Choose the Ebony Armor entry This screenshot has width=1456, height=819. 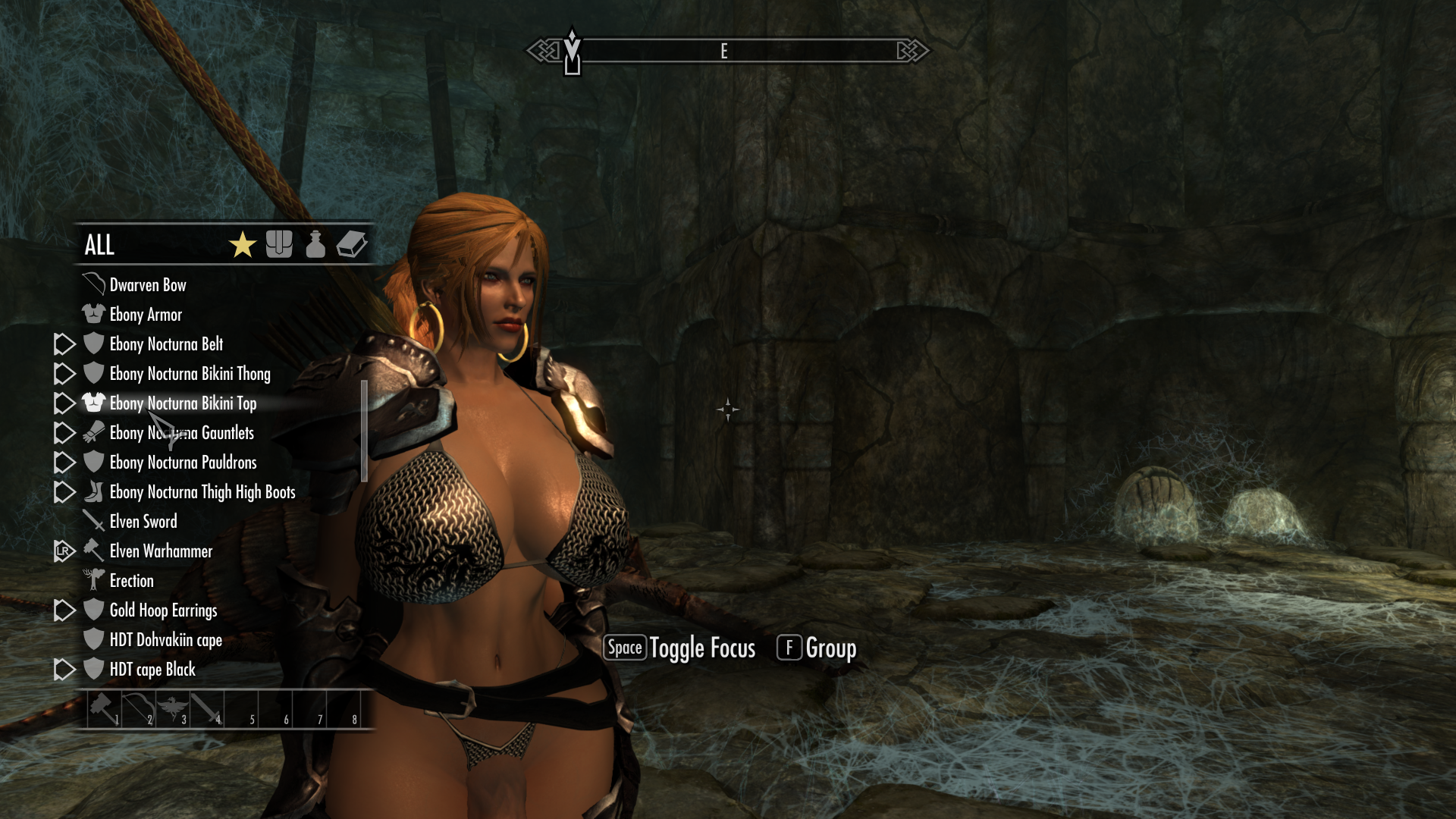click(146, 315)
